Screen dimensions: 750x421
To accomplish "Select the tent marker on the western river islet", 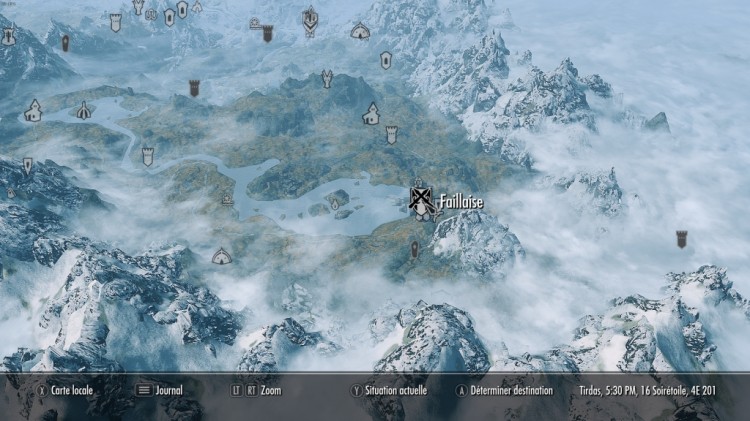I will coord(85,111).
